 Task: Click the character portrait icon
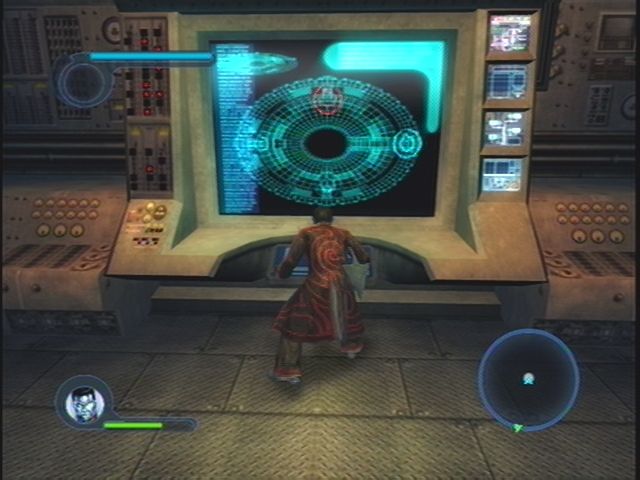point(84,403)
